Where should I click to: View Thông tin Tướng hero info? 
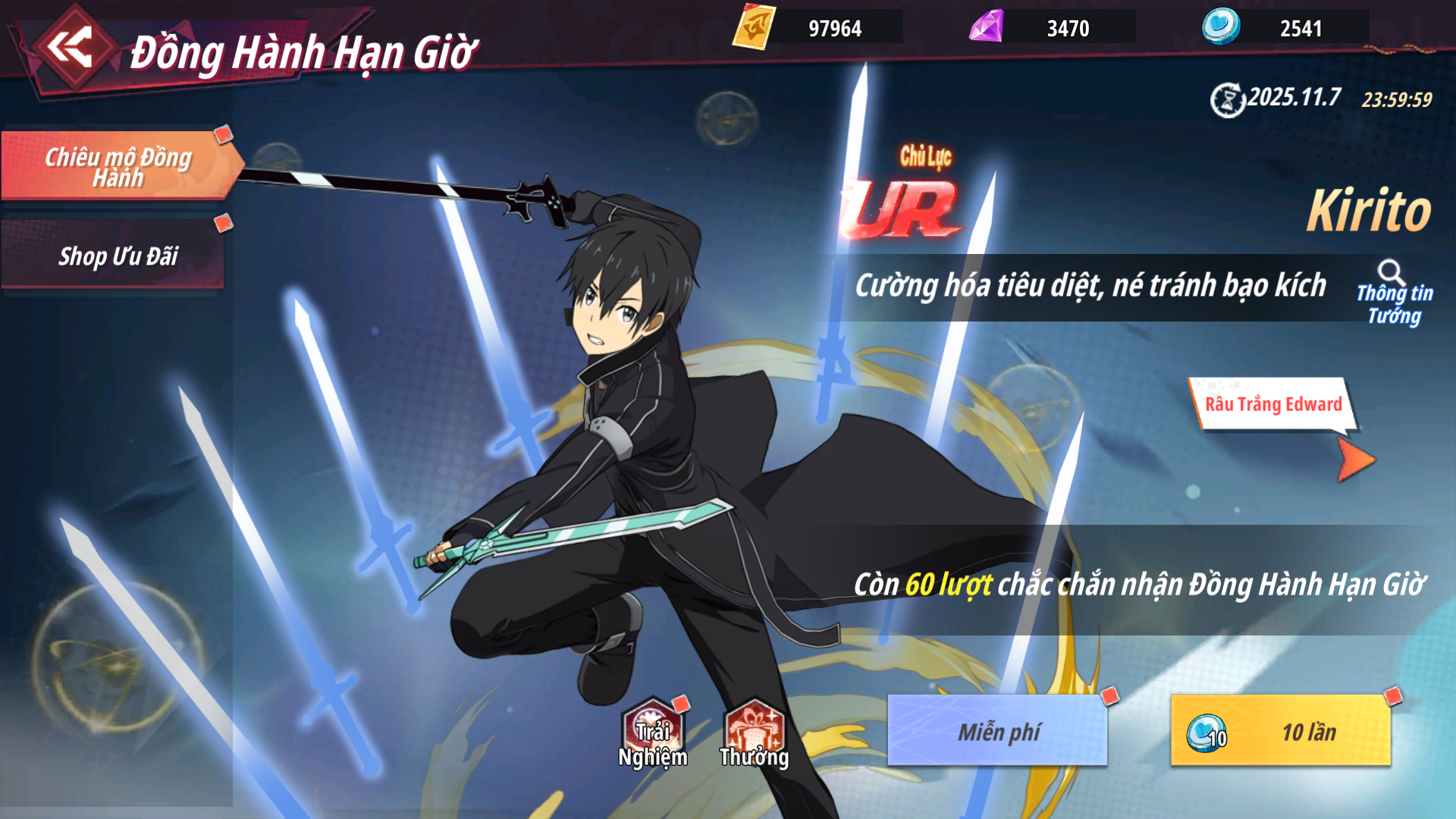(x=1394, y=293)
